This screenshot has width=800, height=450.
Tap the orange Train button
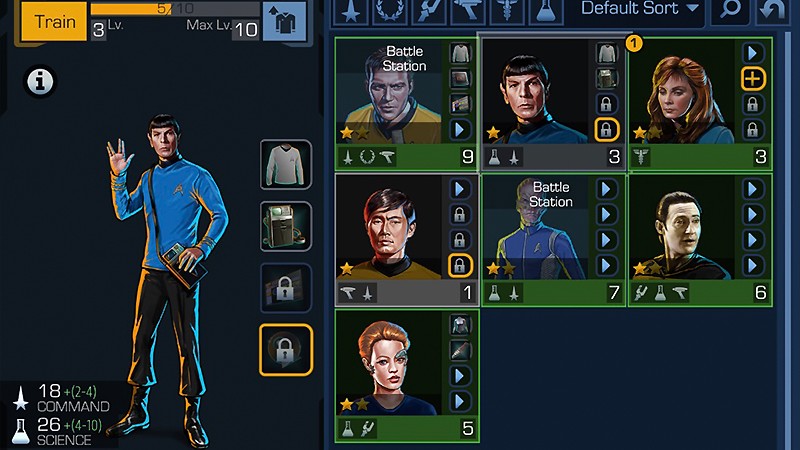coord(52,21)
